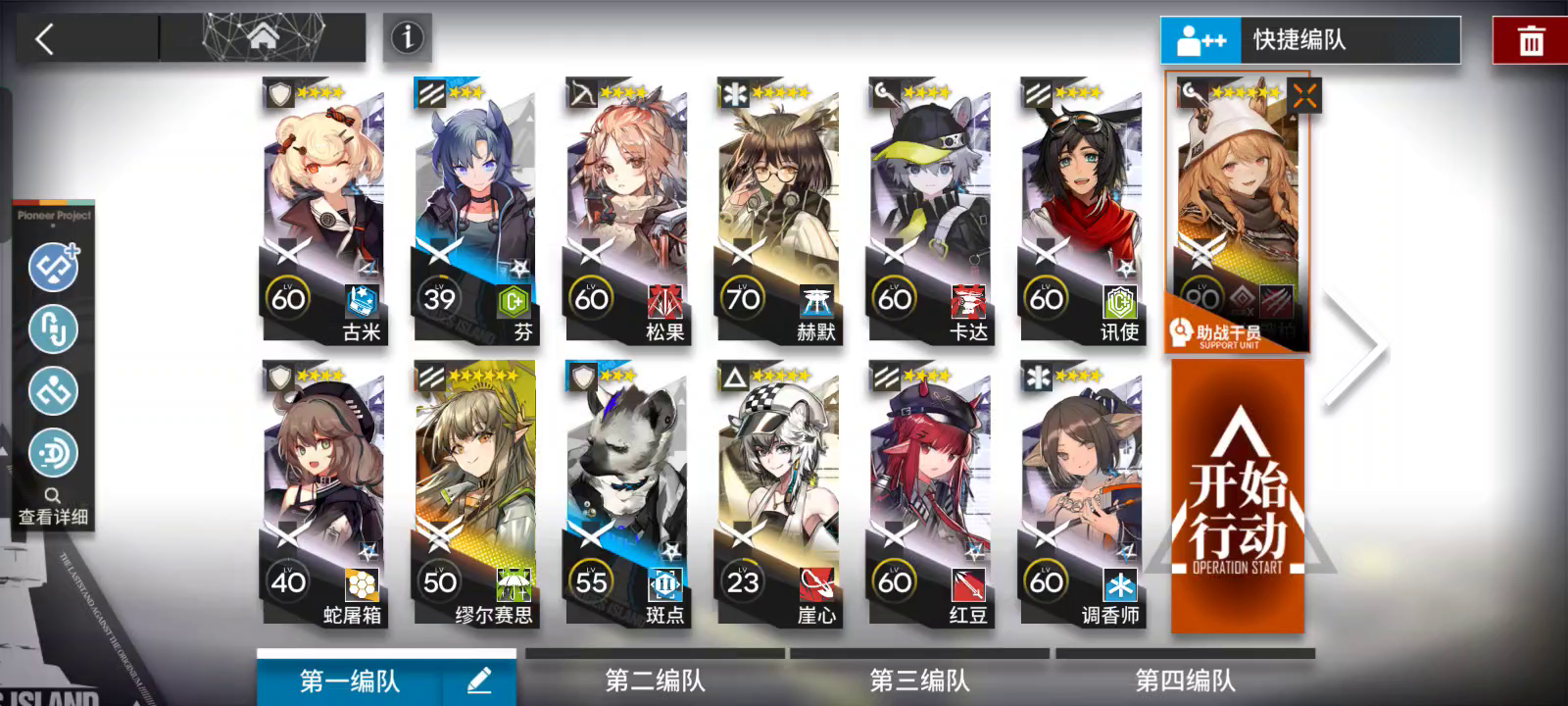Tap operator 斑点's portrait card
Viewport: 1568px width, 706px height.
pyautogui.click(x=626, y=490)
